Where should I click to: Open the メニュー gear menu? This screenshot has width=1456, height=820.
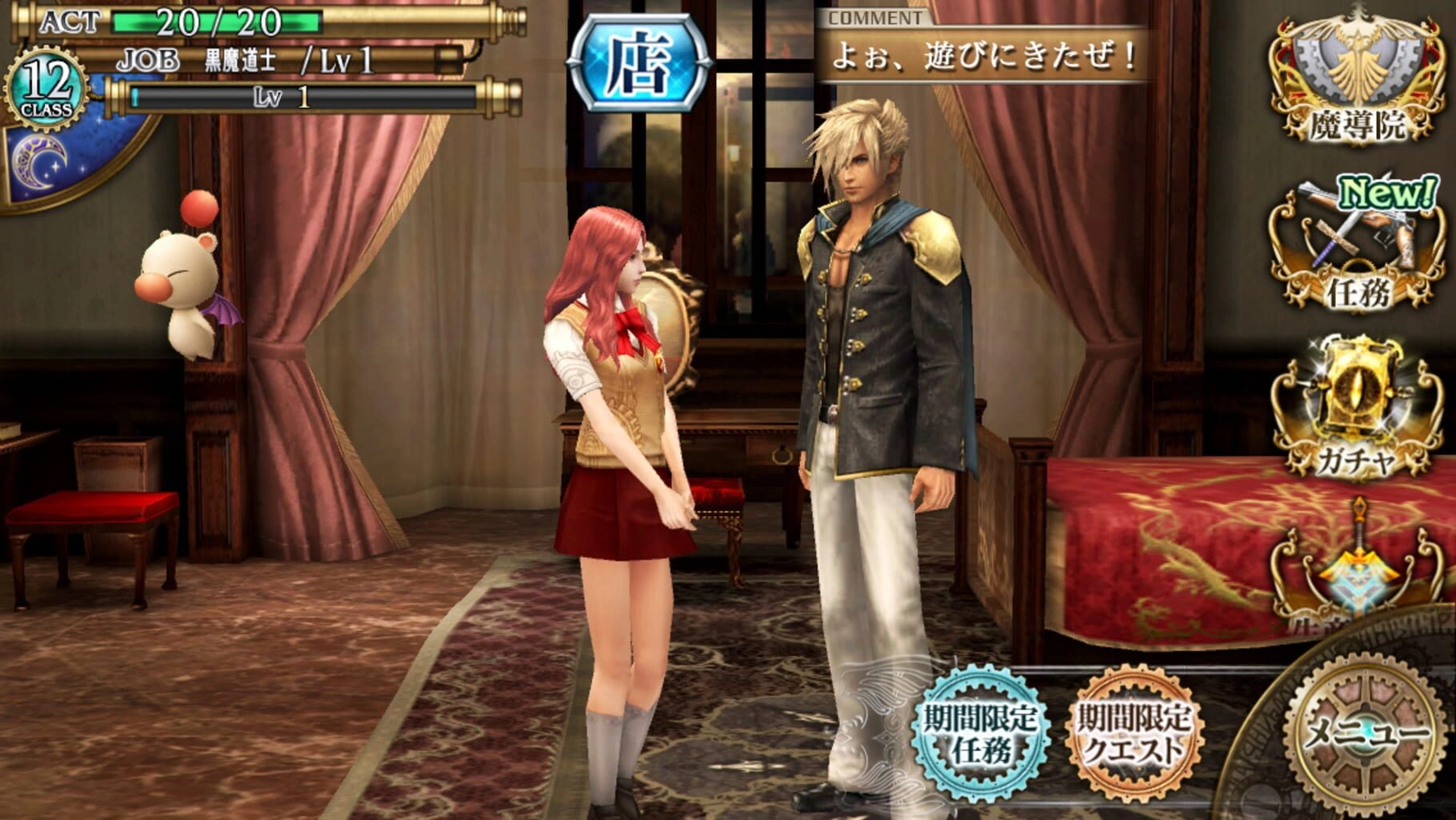pyautogui.click(x=1366, y=732)
